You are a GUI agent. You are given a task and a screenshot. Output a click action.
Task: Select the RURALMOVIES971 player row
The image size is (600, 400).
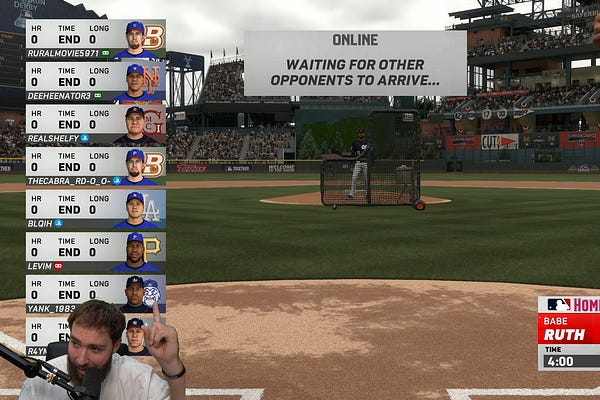[x=95, y=39]
